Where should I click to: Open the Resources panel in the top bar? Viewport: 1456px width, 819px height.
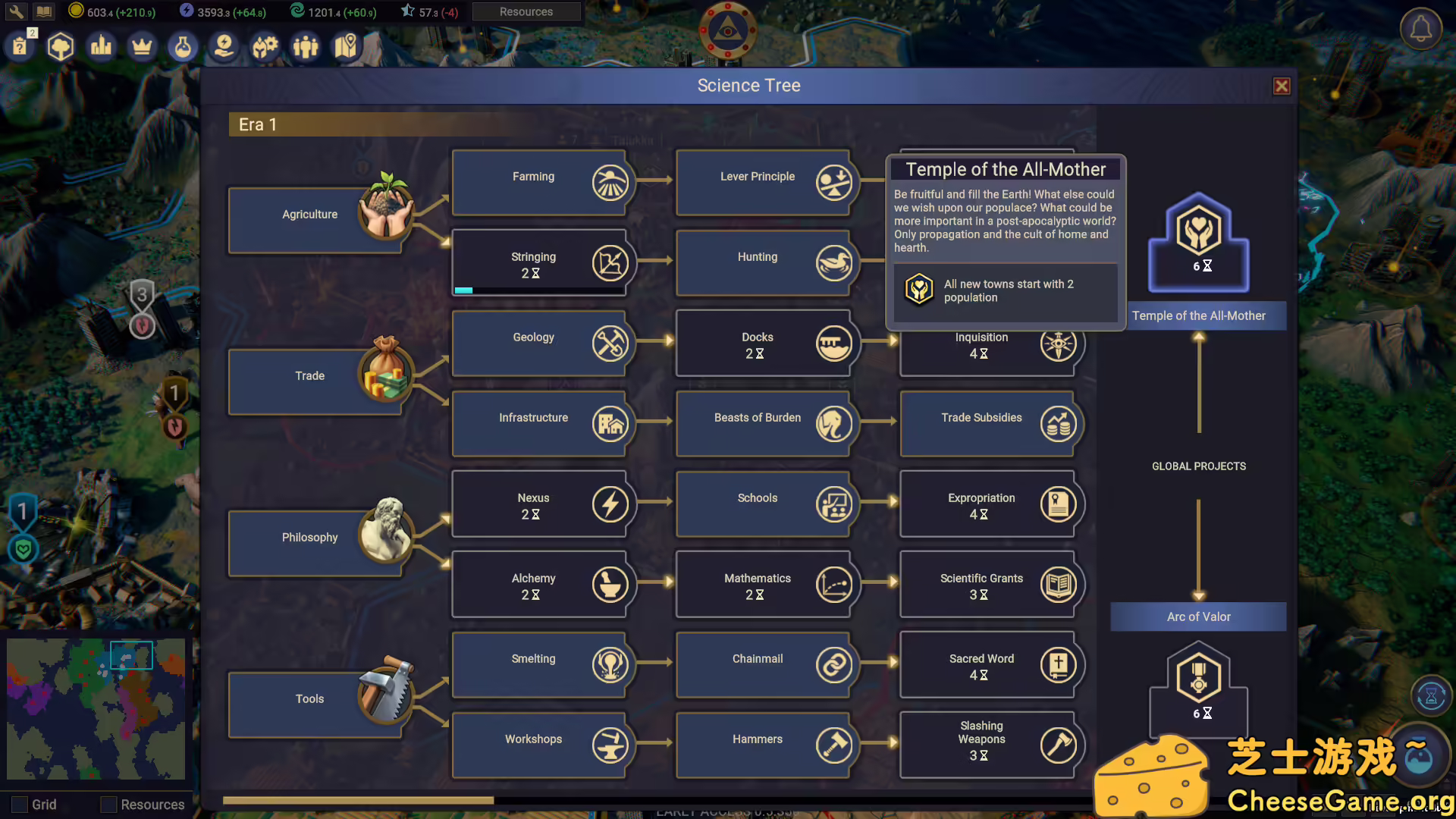pyautogui.click(x=526, y=11)
